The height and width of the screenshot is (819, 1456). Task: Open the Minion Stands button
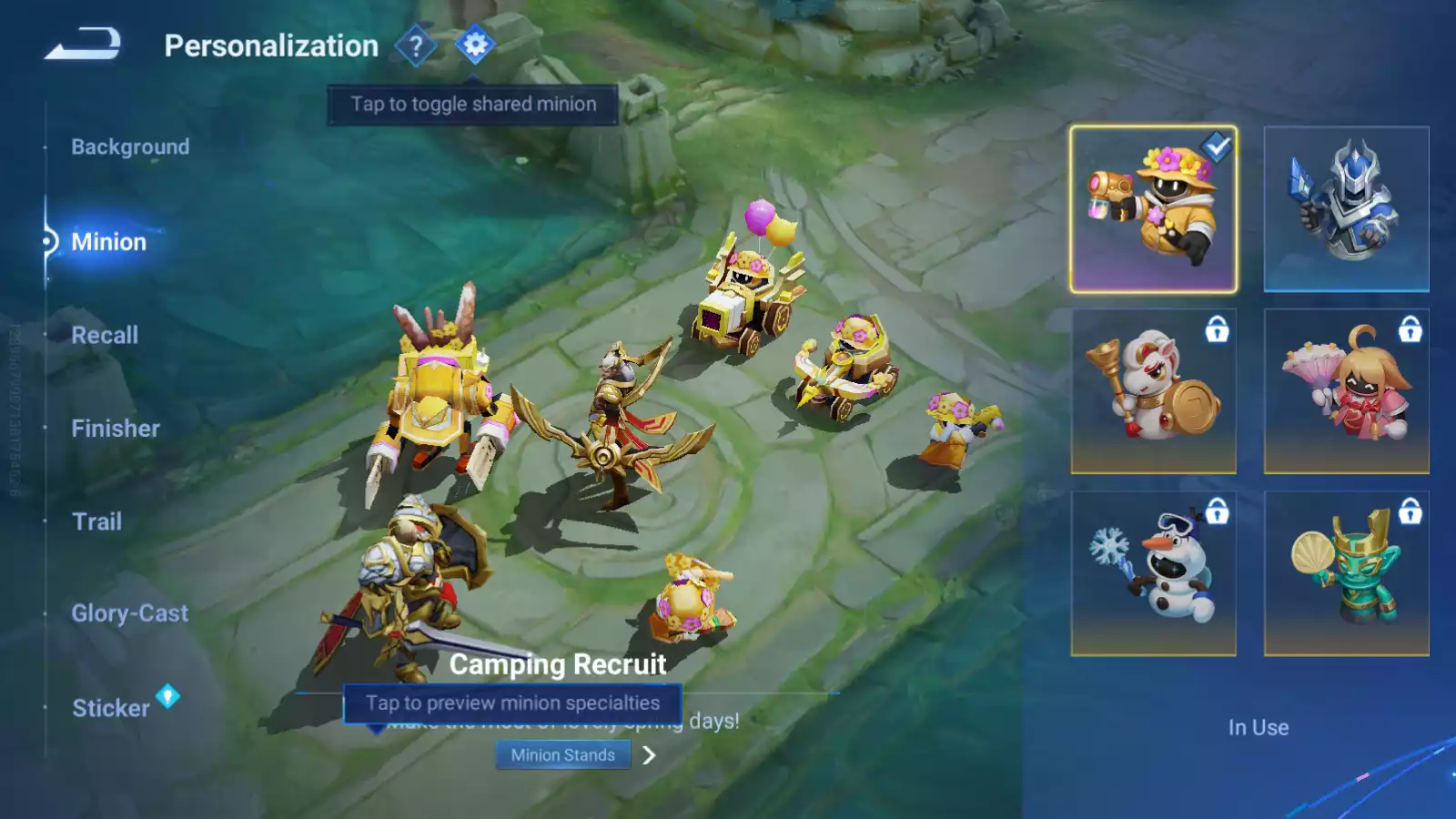562,754
